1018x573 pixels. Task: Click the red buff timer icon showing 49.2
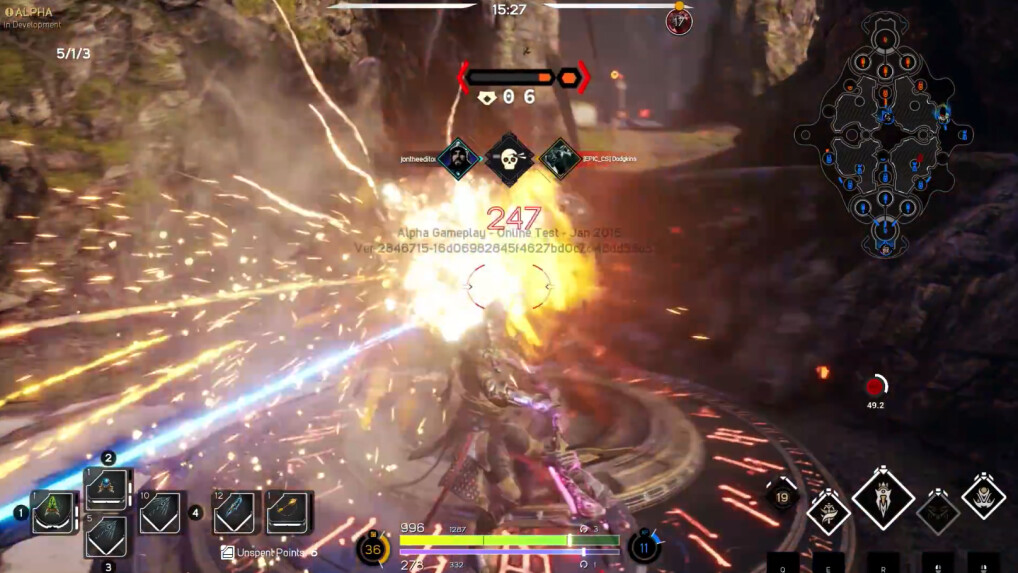(876, 386)
